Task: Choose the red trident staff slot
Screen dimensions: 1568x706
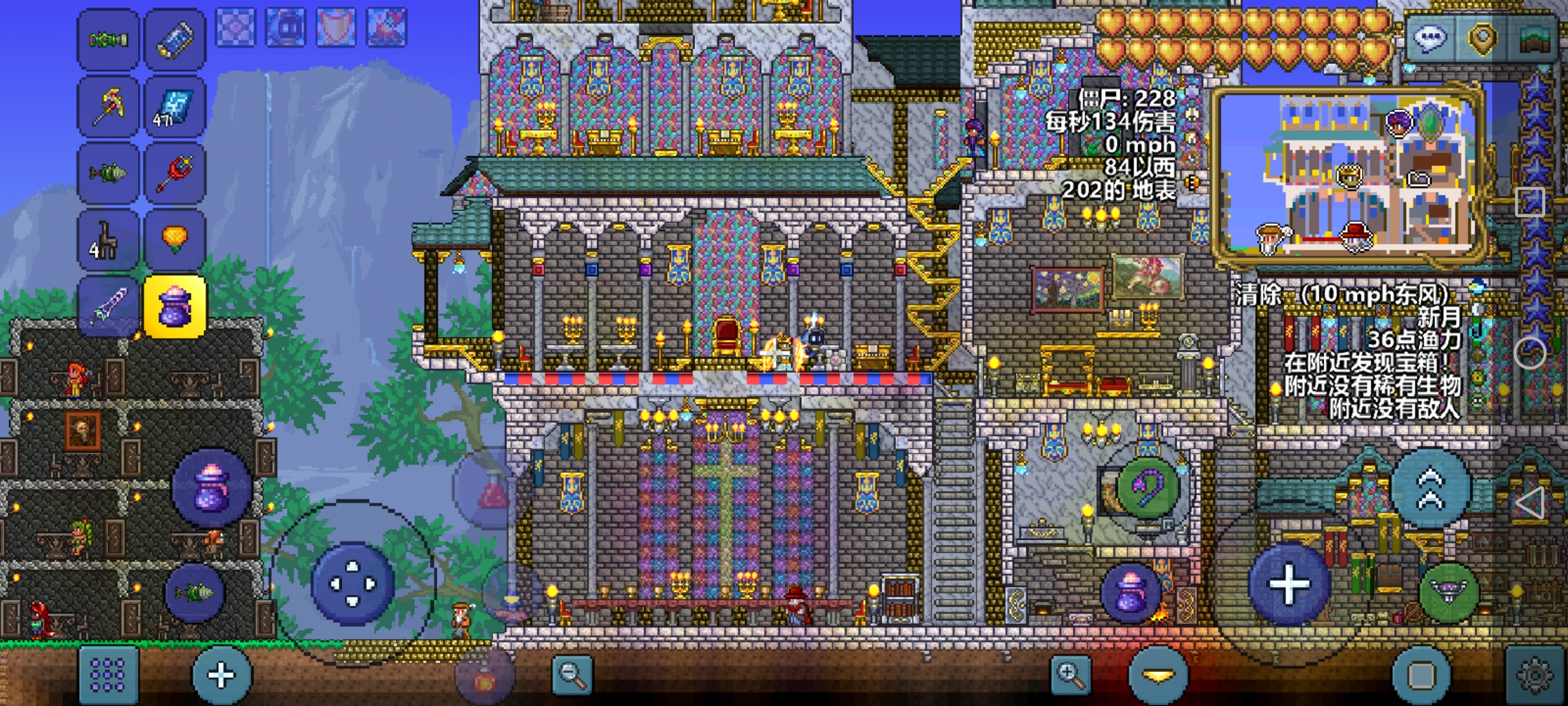Action: click(x=174, y=173)
